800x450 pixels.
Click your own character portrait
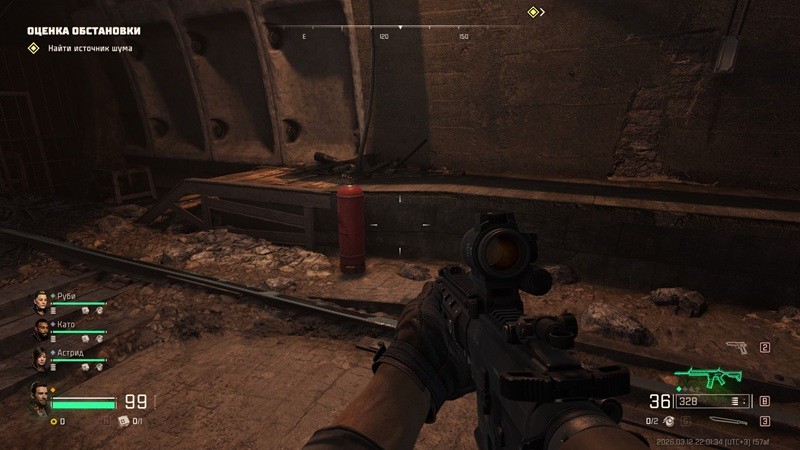(x=40, y=396)
